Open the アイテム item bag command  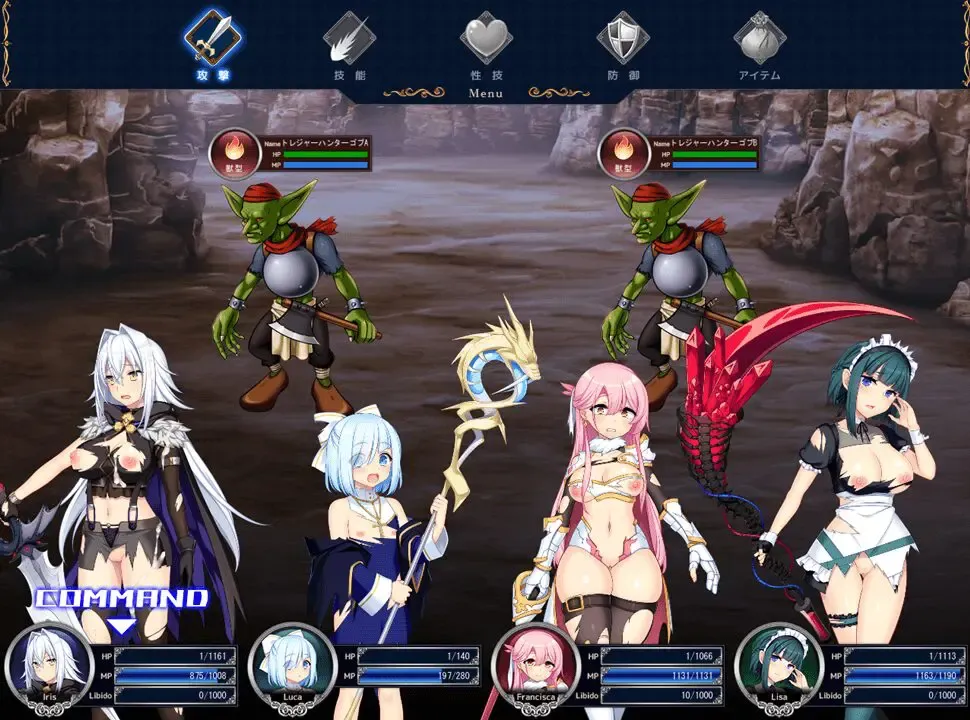coord(759,39)
